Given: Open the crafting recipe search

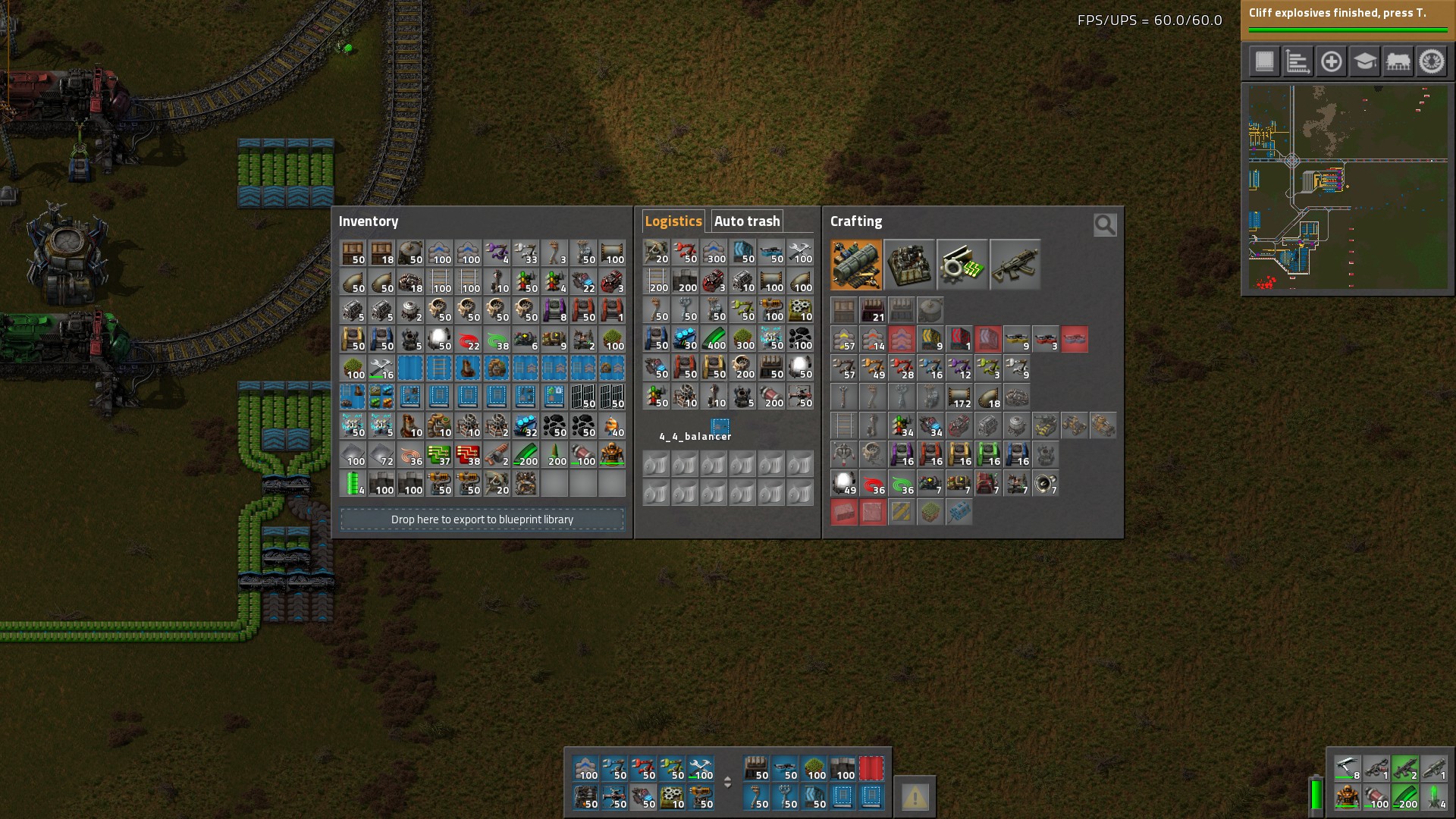Looking at the screenshot, I should [x=1105, y=224].
